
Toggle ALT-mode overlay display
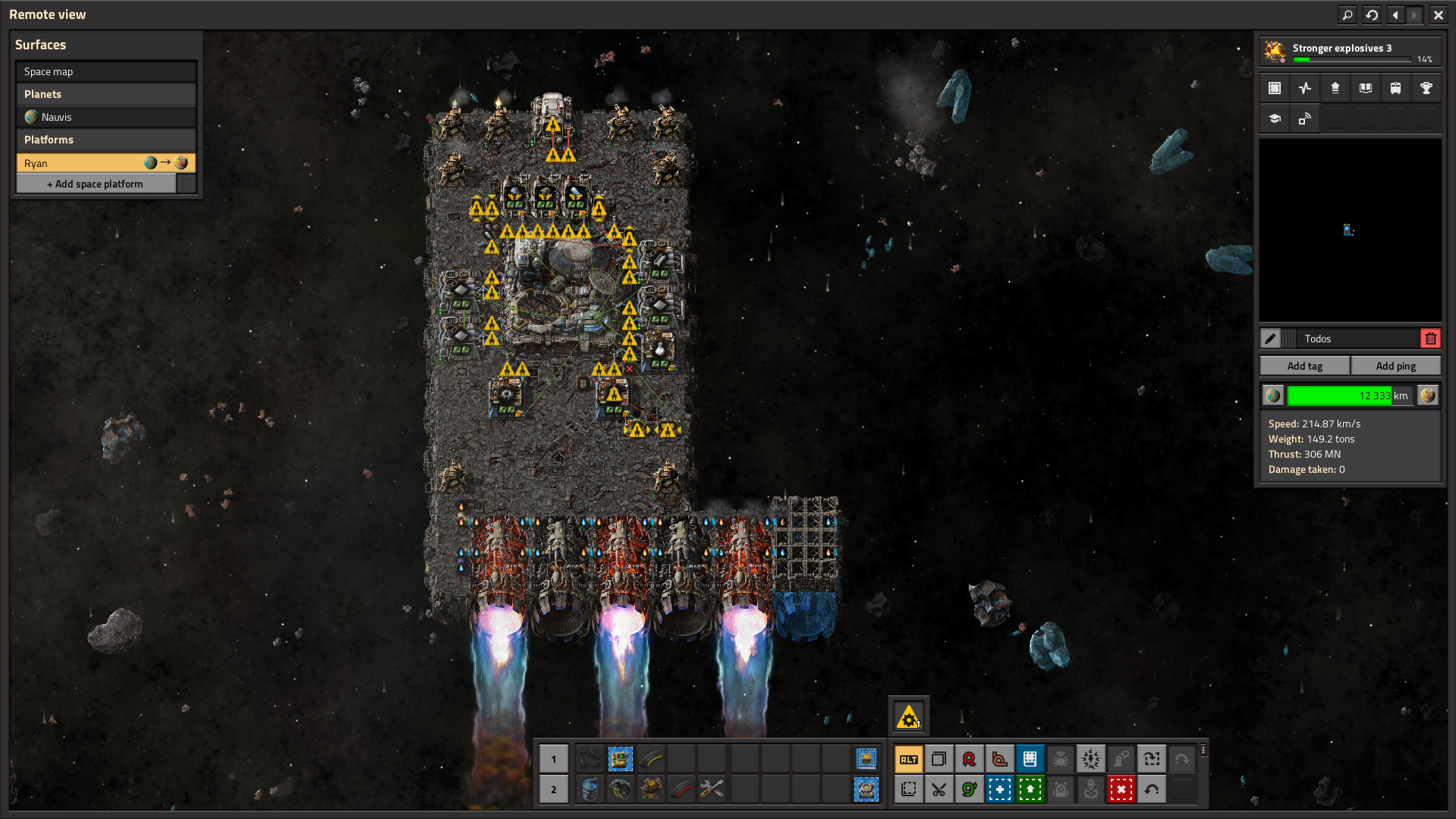(x=908, y=759)
